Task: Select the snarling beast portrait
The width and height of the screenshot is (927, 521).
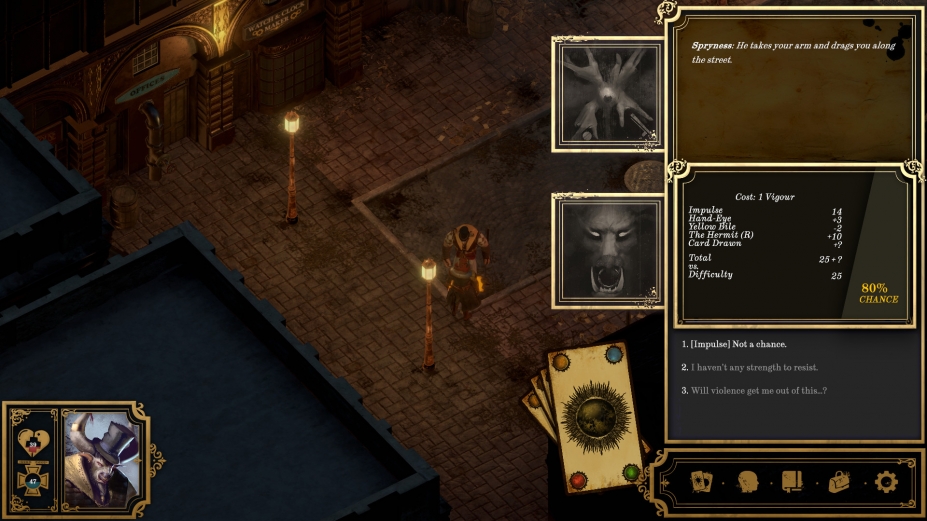Action: click(x=608, y=250)
